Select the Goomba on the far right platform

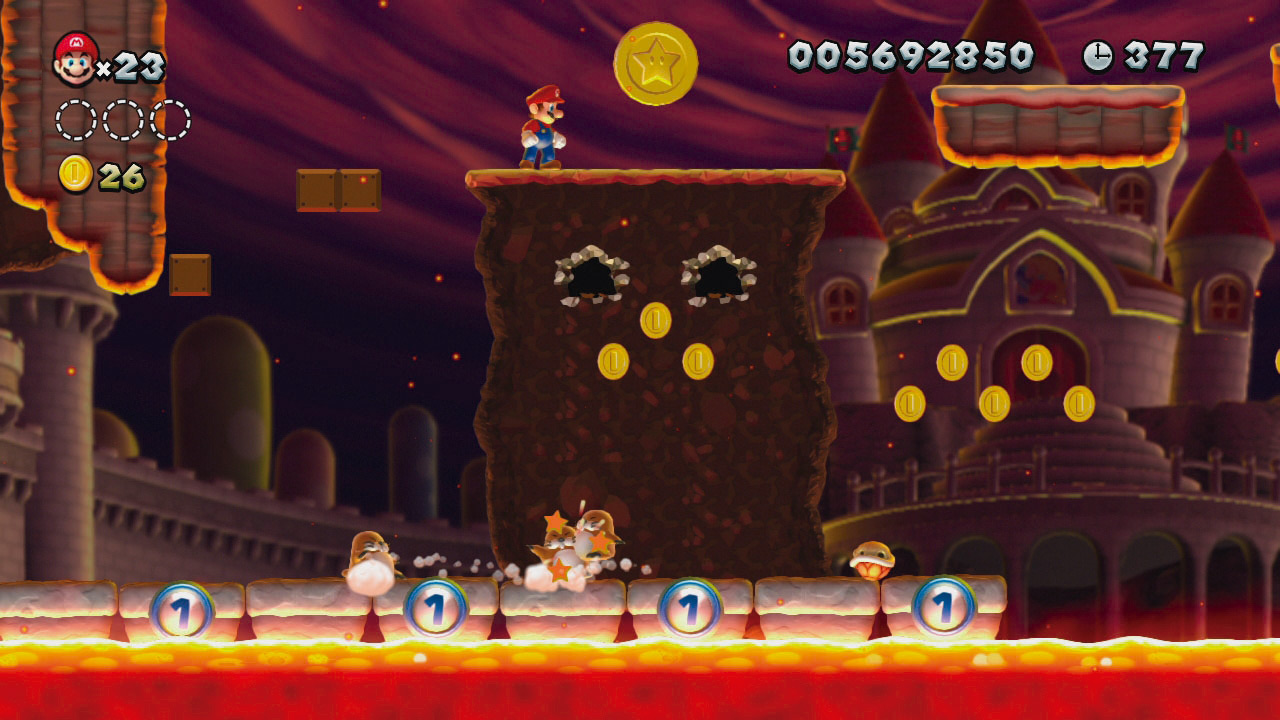coord(872,560)
